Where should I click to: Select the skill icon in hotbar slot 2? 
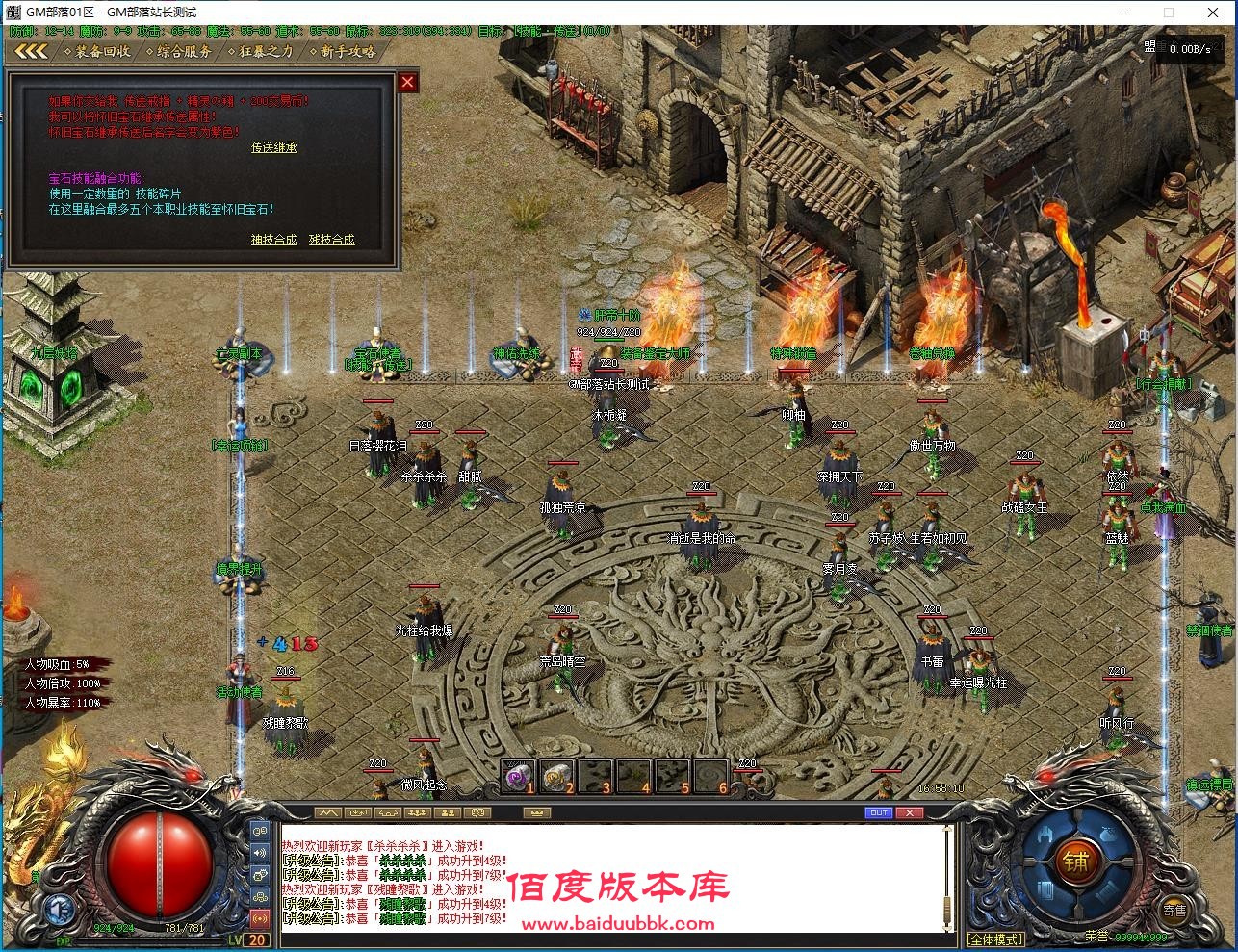click(556, 775)
